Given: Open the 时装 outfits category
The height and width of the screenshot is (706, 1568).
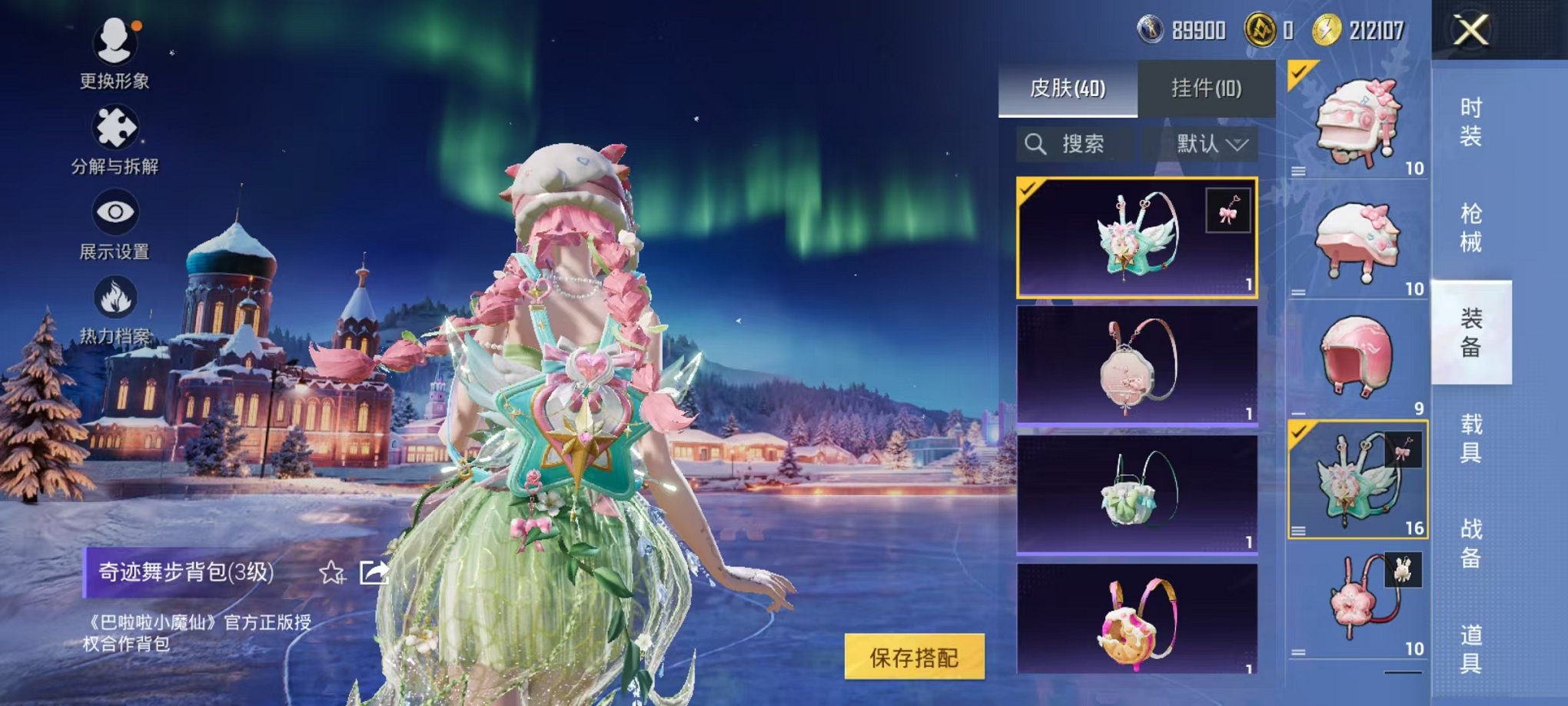Looking at the screenshot, I should click(x=1470, y=122).
